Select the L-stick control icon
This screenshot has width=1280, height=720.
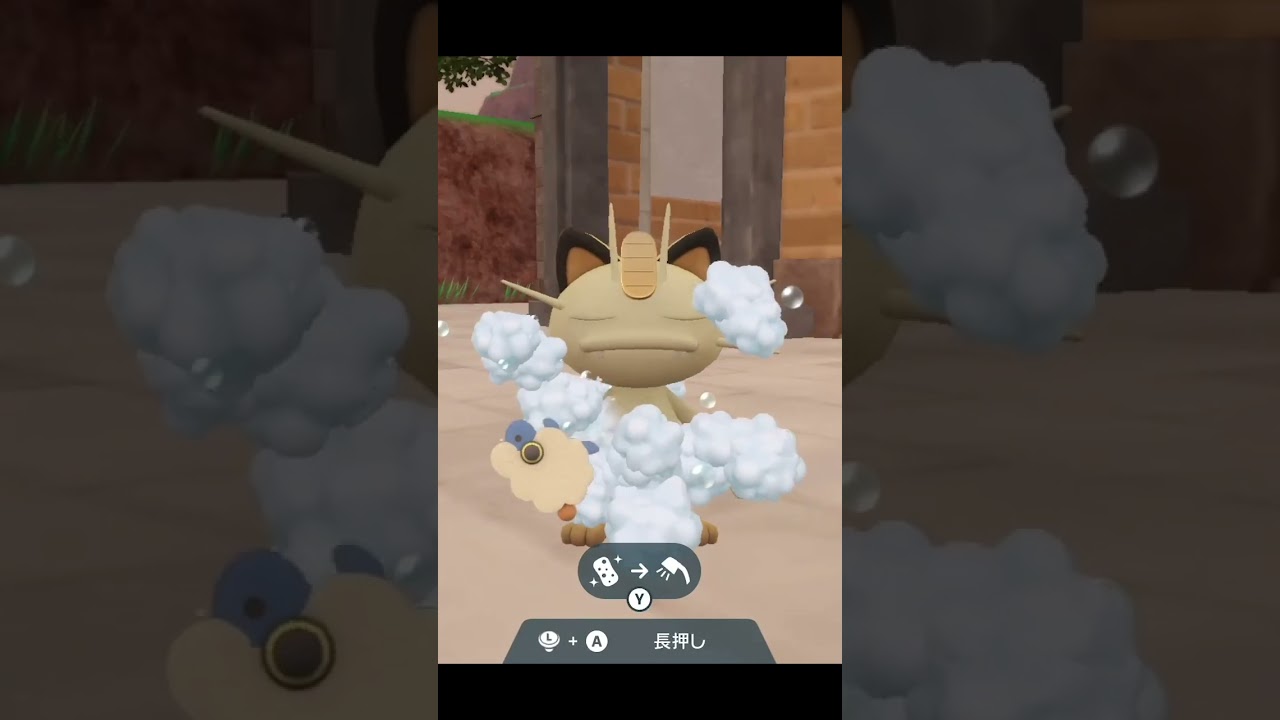click(x=549, y=640)
